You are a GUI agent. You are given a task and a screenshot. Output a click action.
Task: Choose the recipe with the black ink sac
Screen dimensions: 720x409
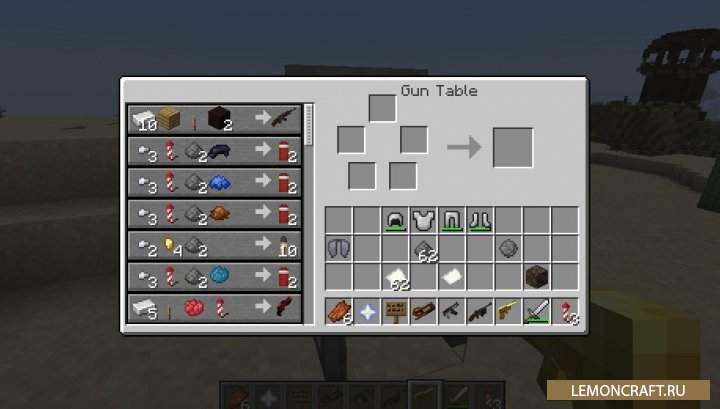214,151
